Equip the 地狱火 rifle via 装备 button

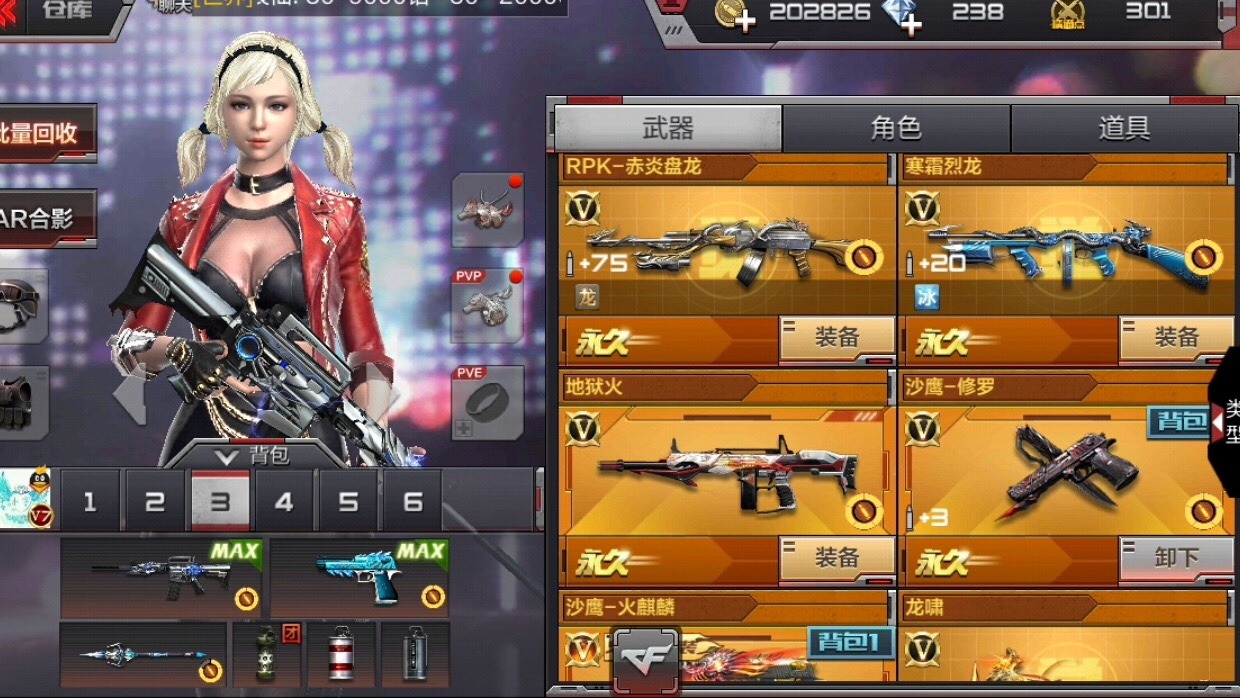tap(837, 558)
